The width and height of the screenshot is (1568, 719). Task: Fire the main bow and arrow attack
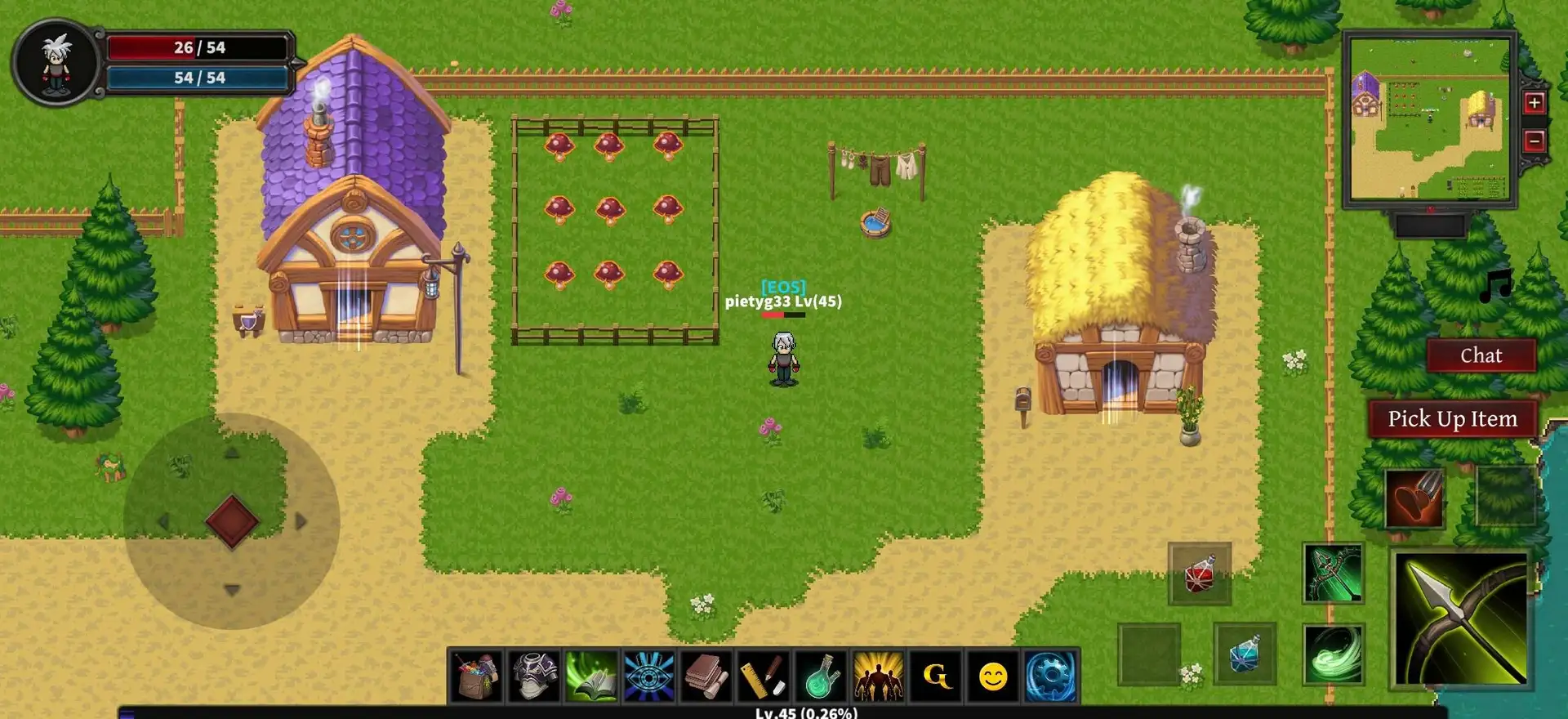(1460, 619)
